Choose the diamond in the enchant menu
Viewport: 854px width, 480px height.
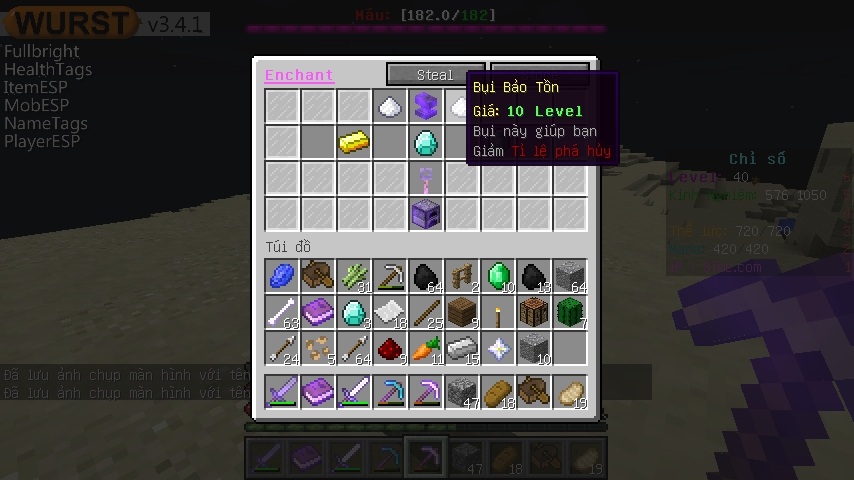(426, 142)
